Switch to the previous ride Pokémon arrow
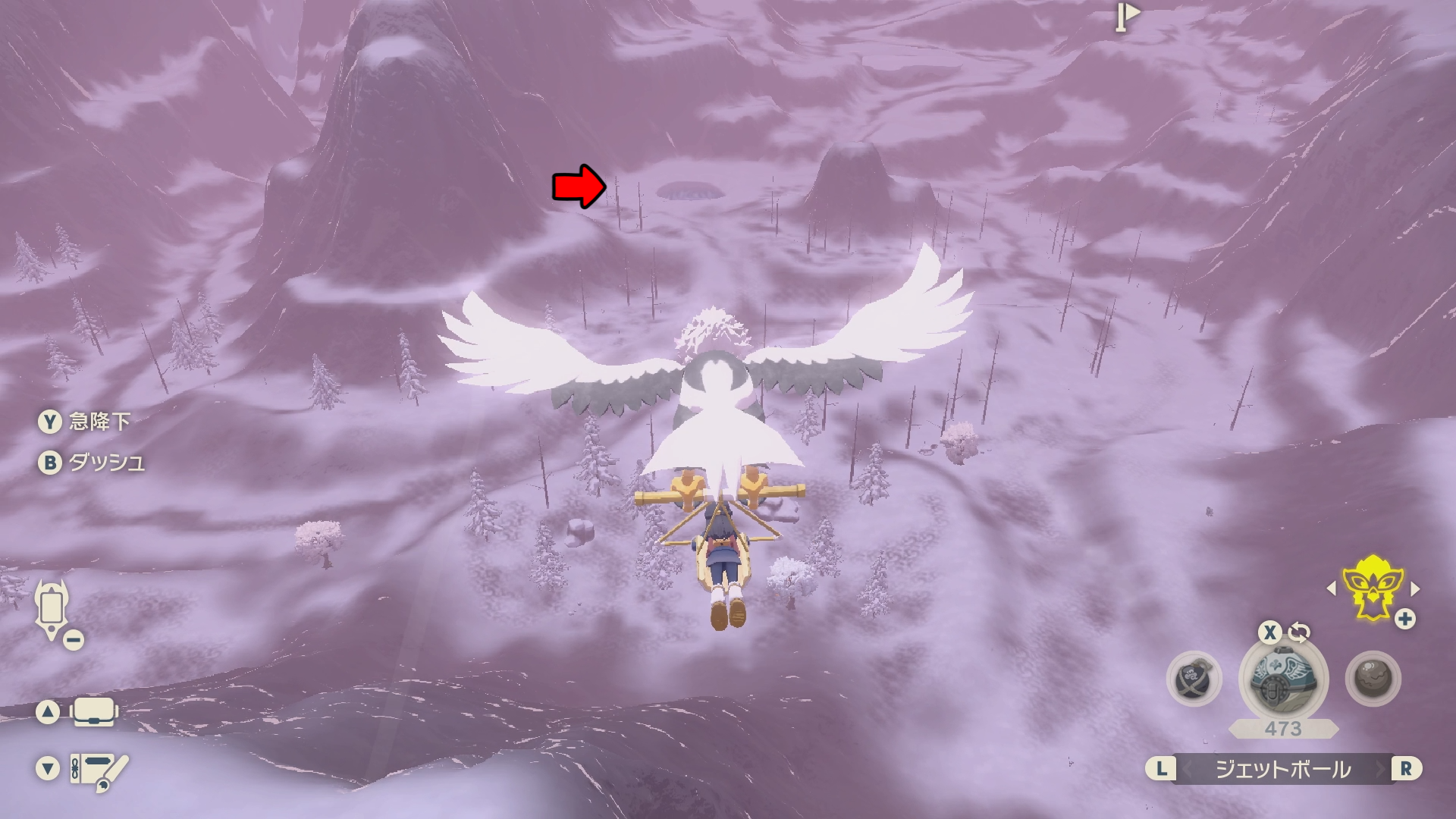The height and width of the screenshot is (819, 1456). [1332, 588]
